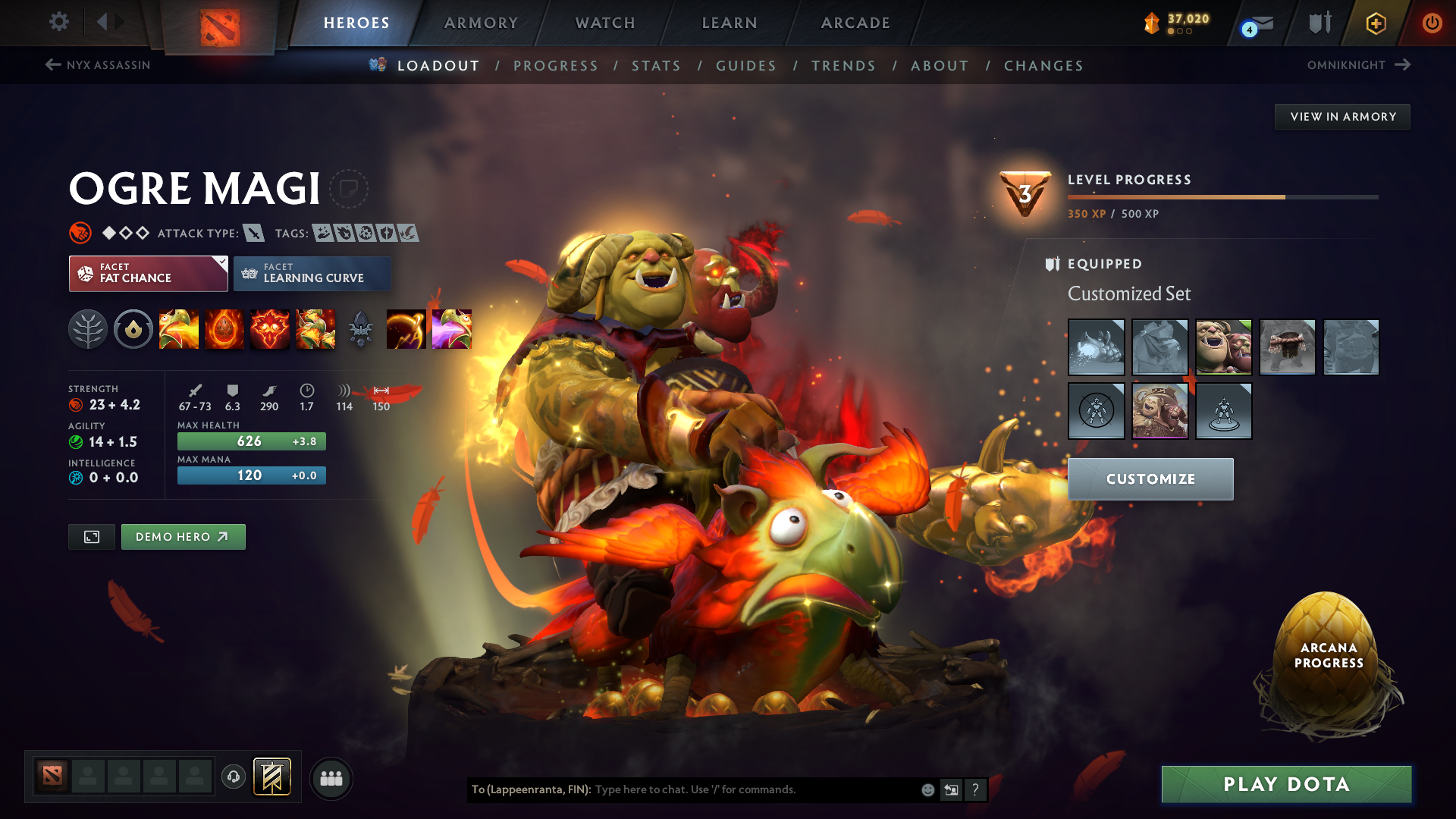Inspect the Multicast flame-face ability icon

pyautogui.click(x=270, y=329)
